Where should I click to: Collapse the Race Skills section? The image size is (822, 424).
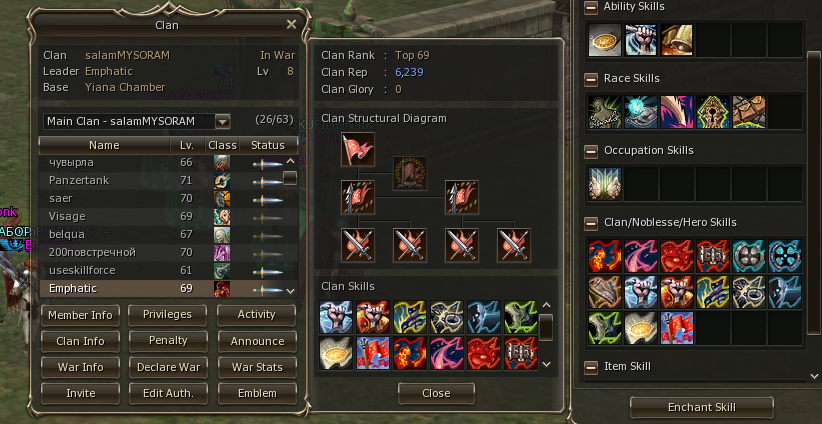point(591,78)
